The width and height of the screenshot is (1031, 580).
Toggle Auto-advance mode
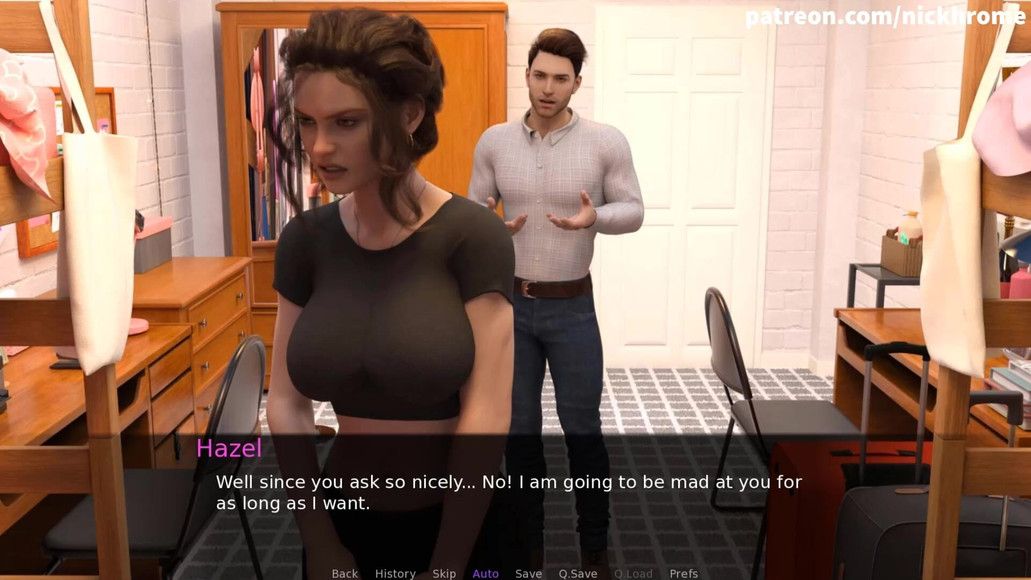[x=485, y=573]
